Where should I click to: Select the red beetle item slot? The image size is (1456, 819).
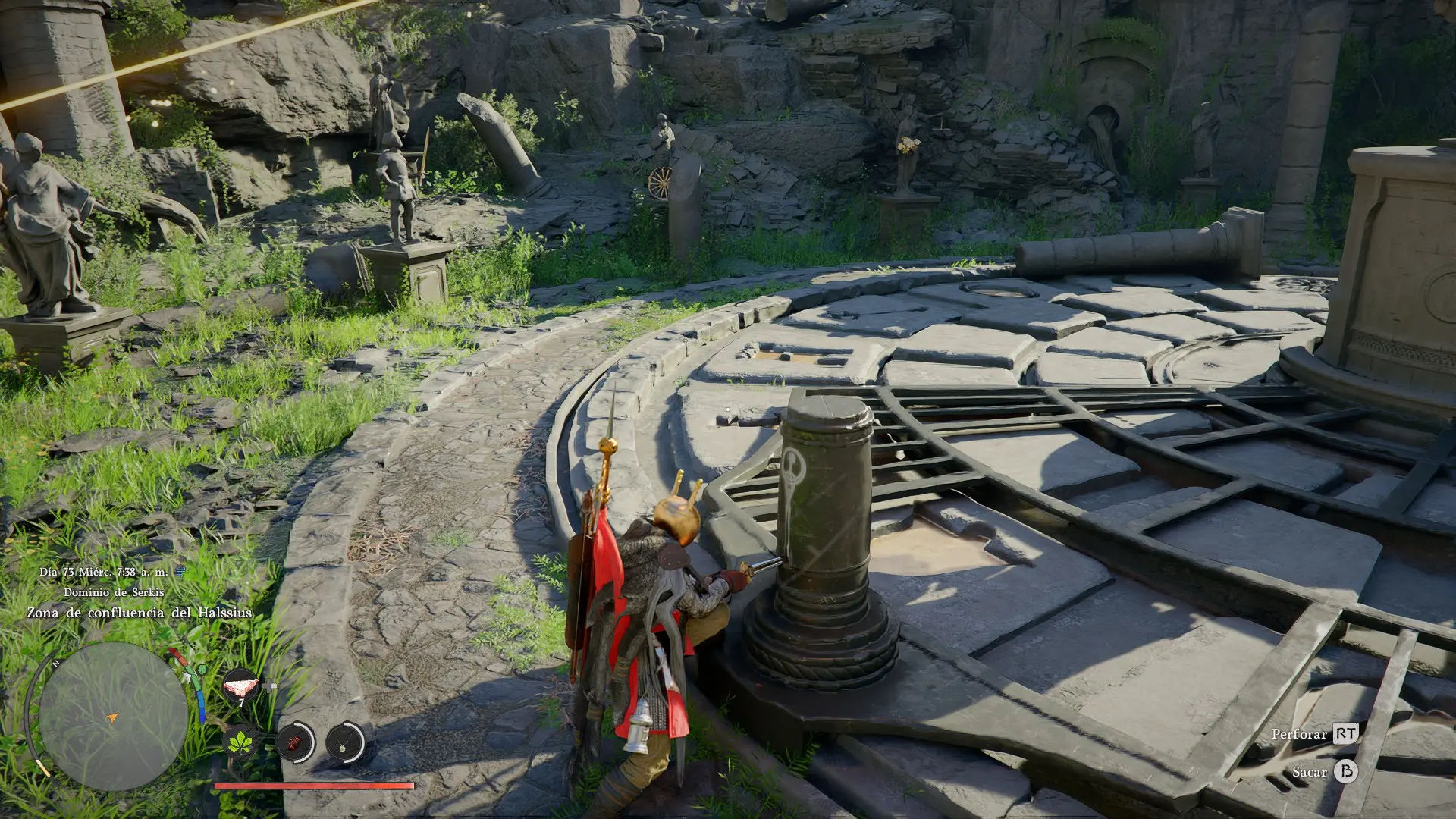(295, 742)
